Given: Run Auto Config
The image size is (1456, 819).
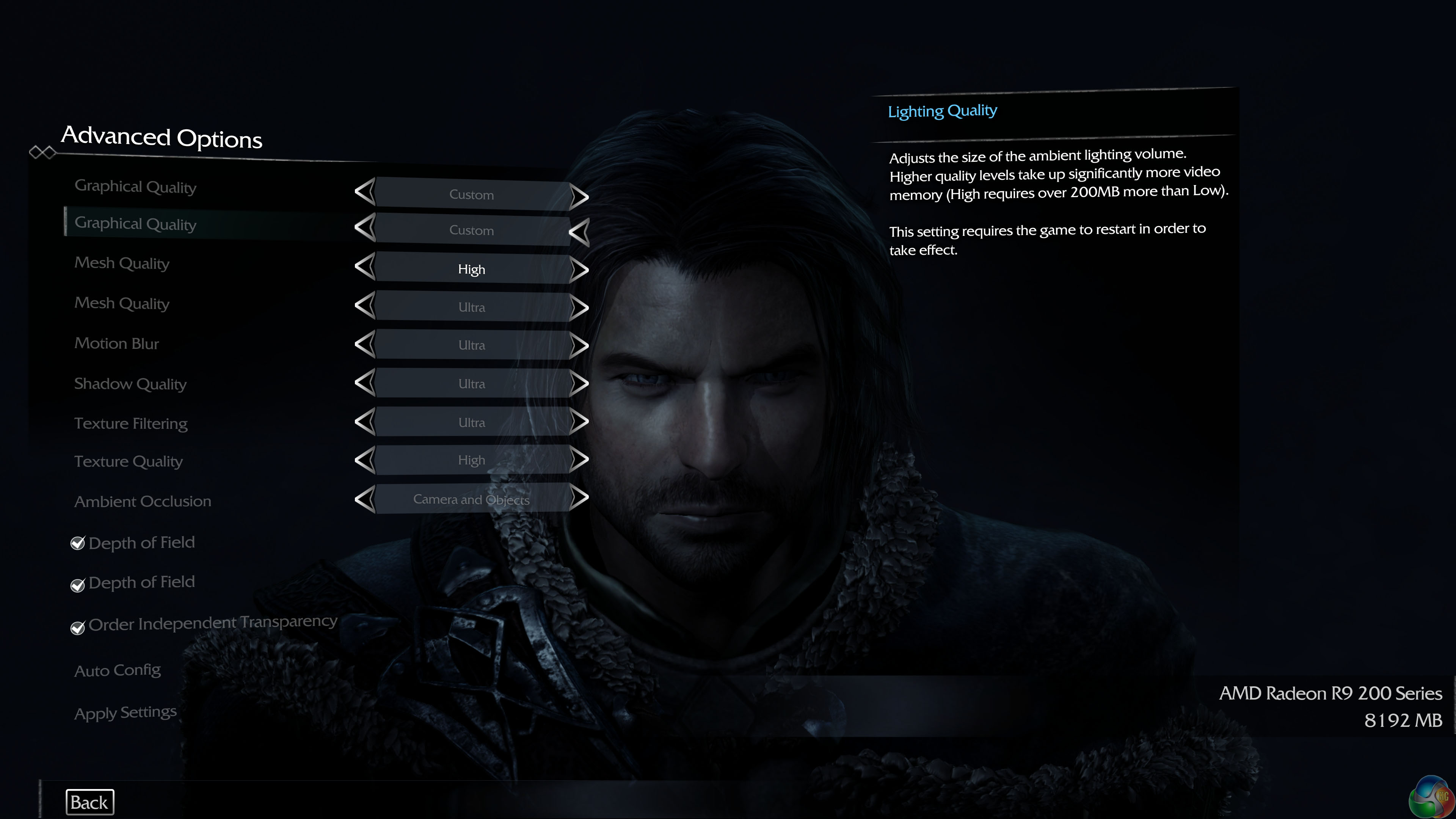Looking at the screenshot, I should coord(118,670).
